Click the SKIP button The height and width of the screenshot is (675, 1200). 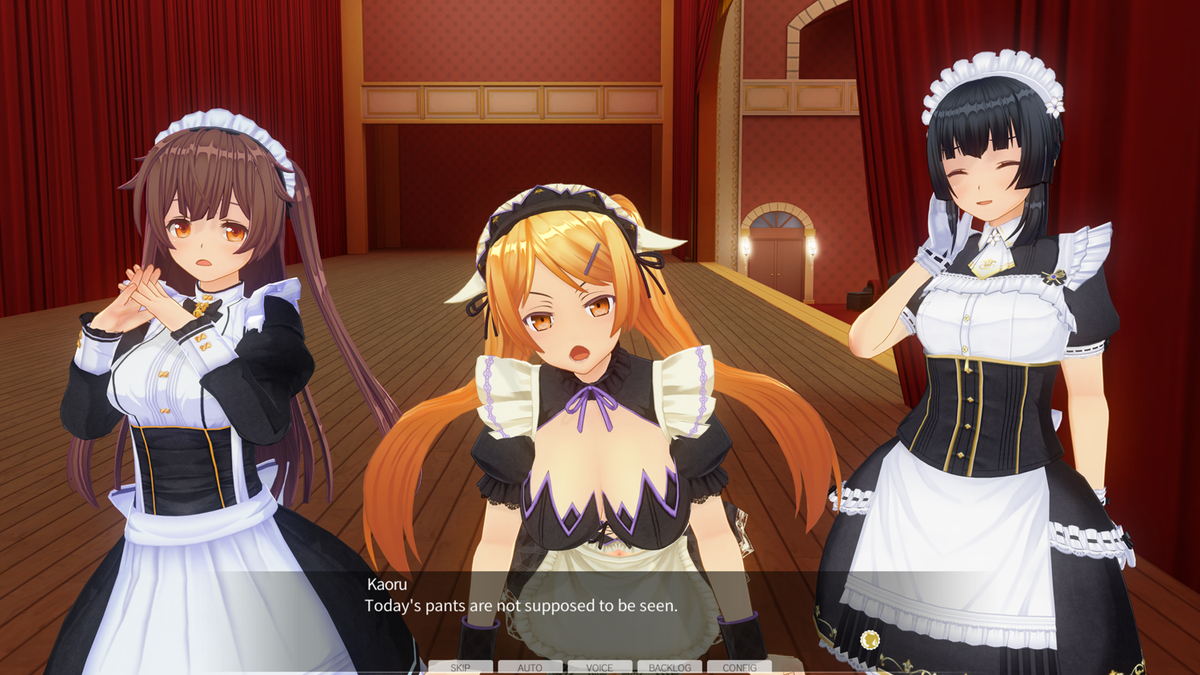pyautogui.click(x=460, y=667)
